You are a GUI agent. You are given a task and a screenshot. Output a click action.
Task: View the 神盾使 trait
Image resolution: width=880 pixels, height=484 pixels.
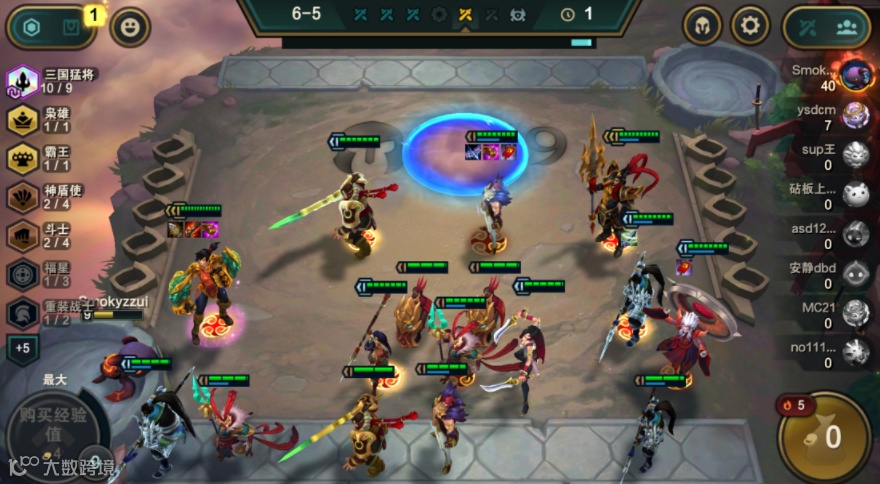[23, 197]
